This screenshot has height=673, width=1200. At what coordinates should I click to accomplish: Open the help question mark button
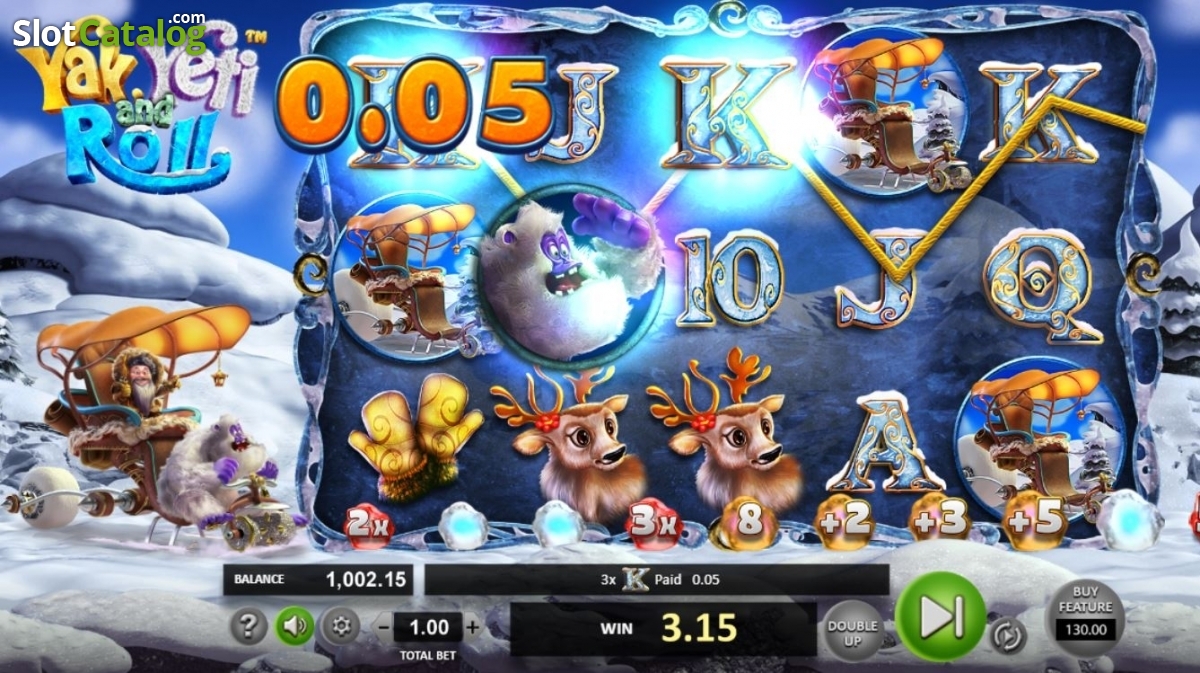coord(249,627)
